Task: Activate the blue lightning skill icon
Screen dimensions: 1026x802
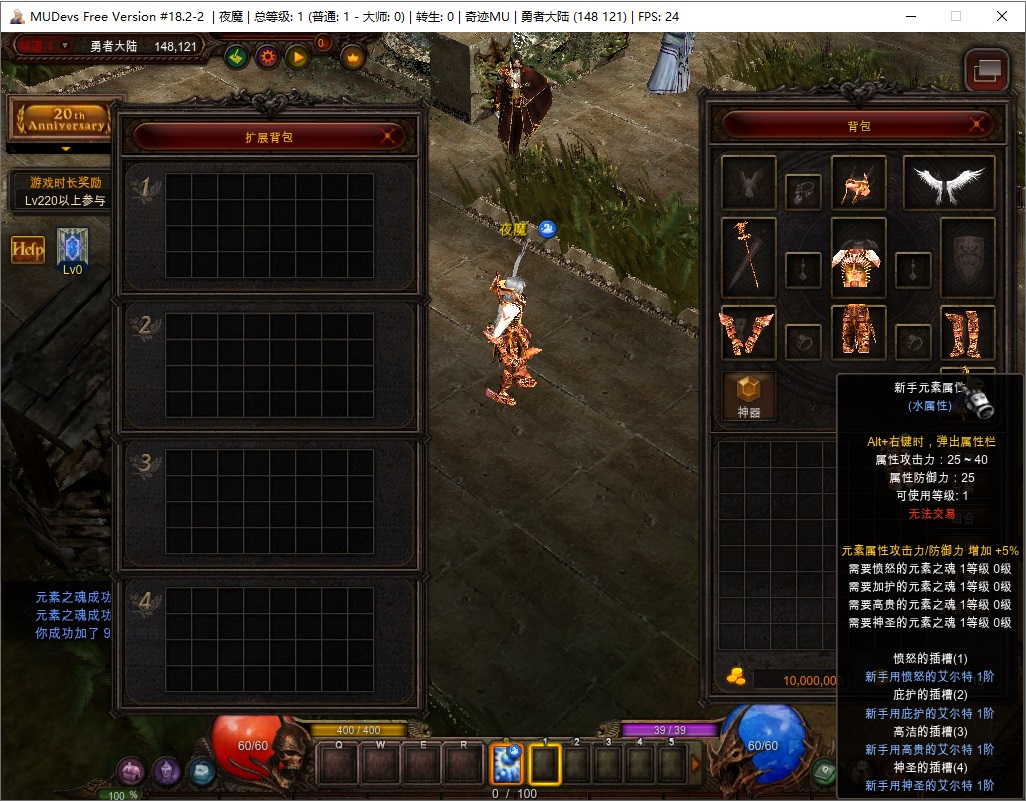Action: 507,765
